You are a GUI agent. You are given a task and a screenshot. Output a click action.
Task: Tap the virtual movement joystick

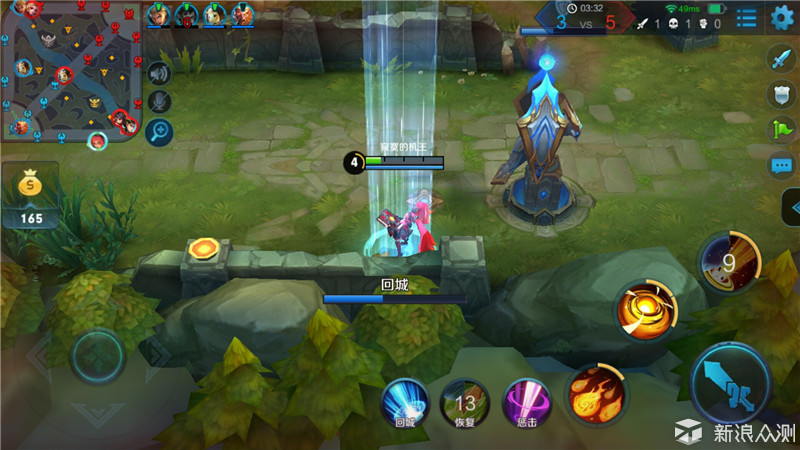pos(97,352)
